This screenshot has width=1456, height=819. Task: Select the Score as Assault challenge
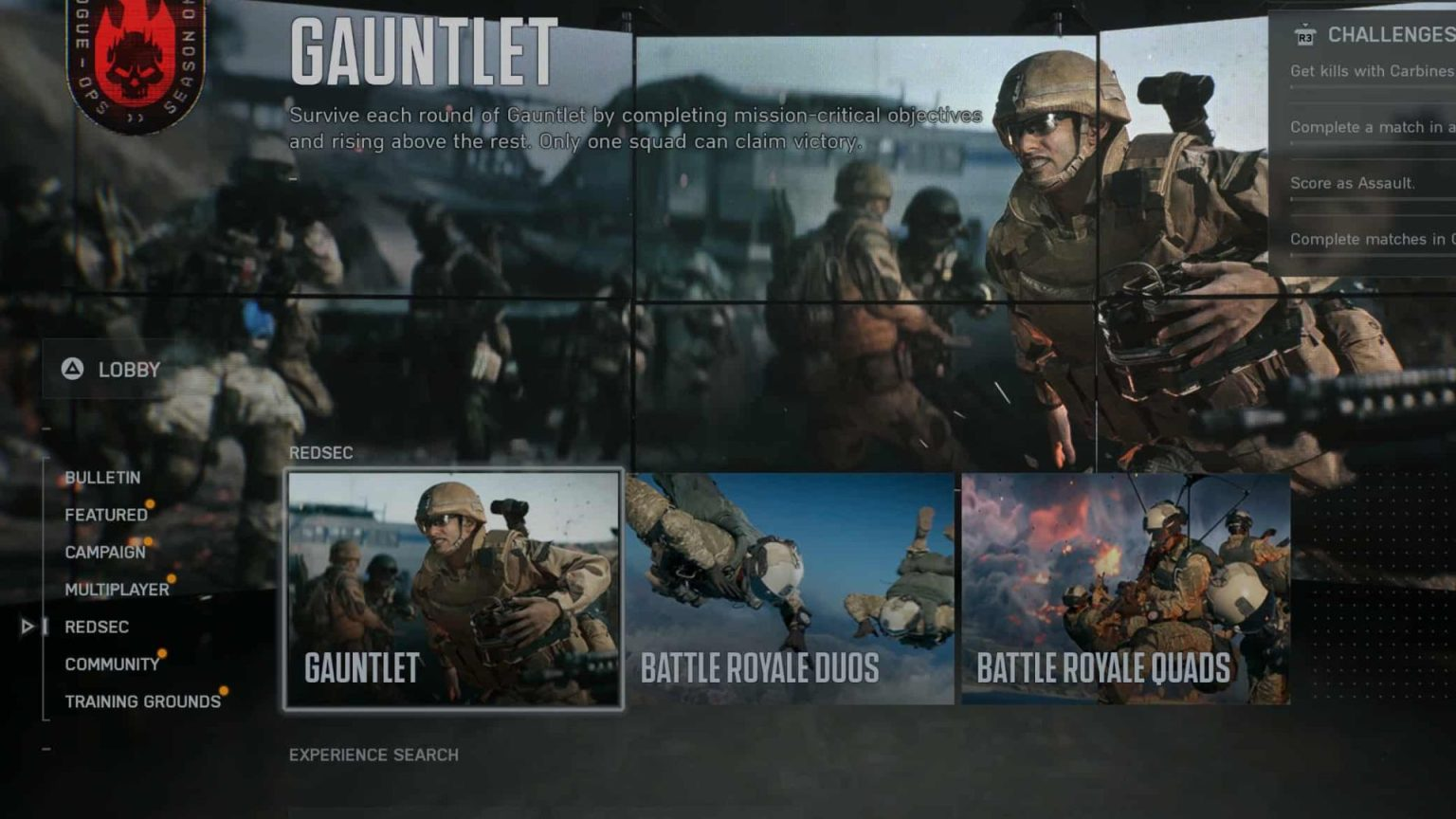[x=1353, y=184]
